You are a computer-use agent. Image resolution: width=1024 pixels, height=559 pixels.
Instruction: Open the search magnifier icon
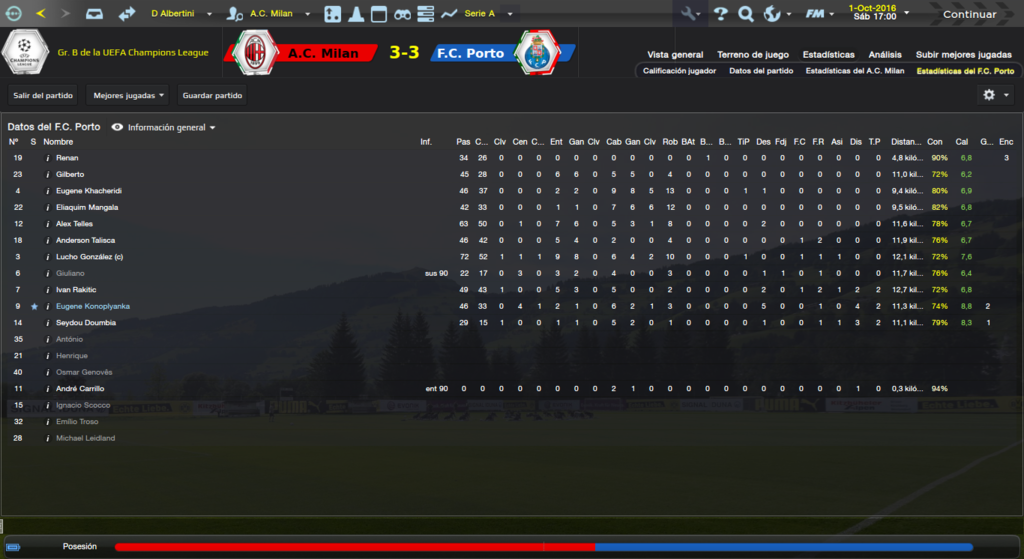pos(746,14)
